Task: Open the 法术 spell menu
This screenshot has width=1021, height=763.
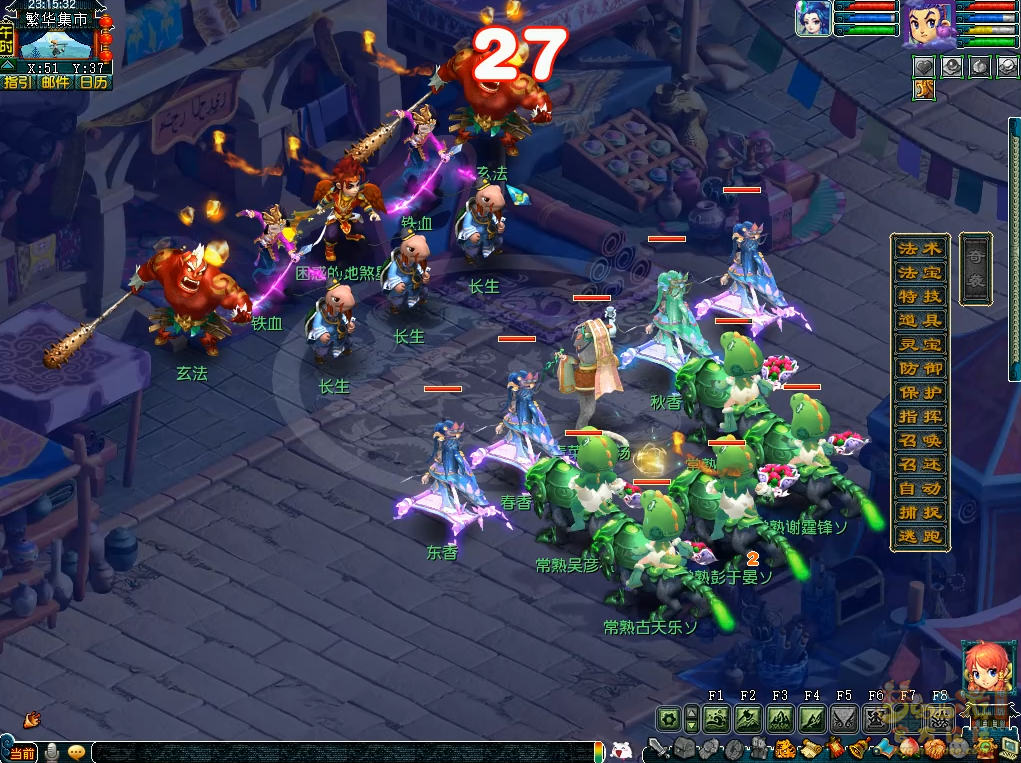Action: click(919, 248)
